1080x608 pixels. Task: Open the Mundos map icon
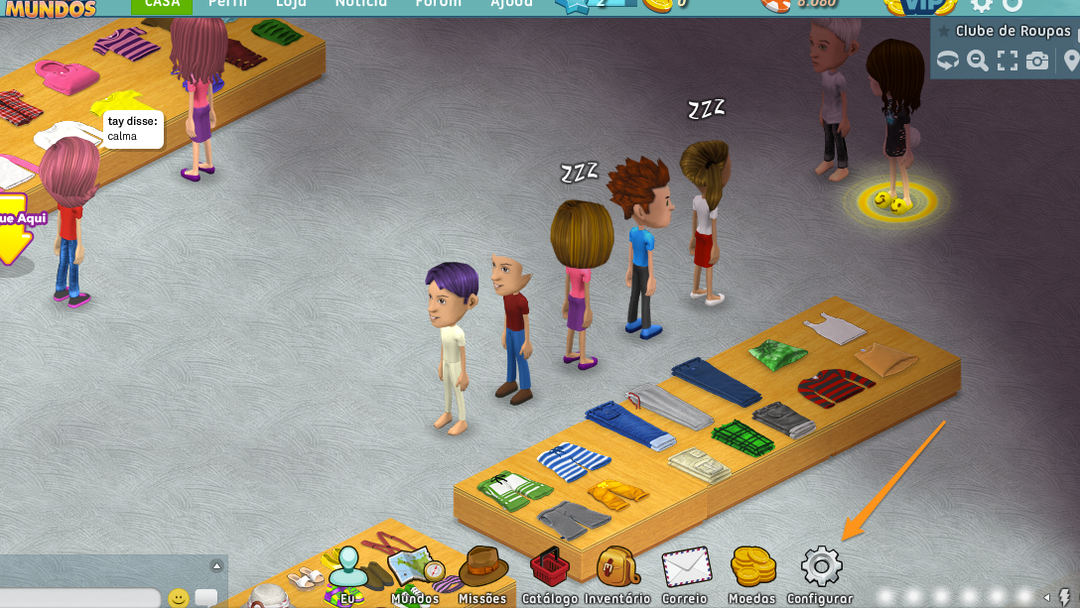click(x=415, y=573)
